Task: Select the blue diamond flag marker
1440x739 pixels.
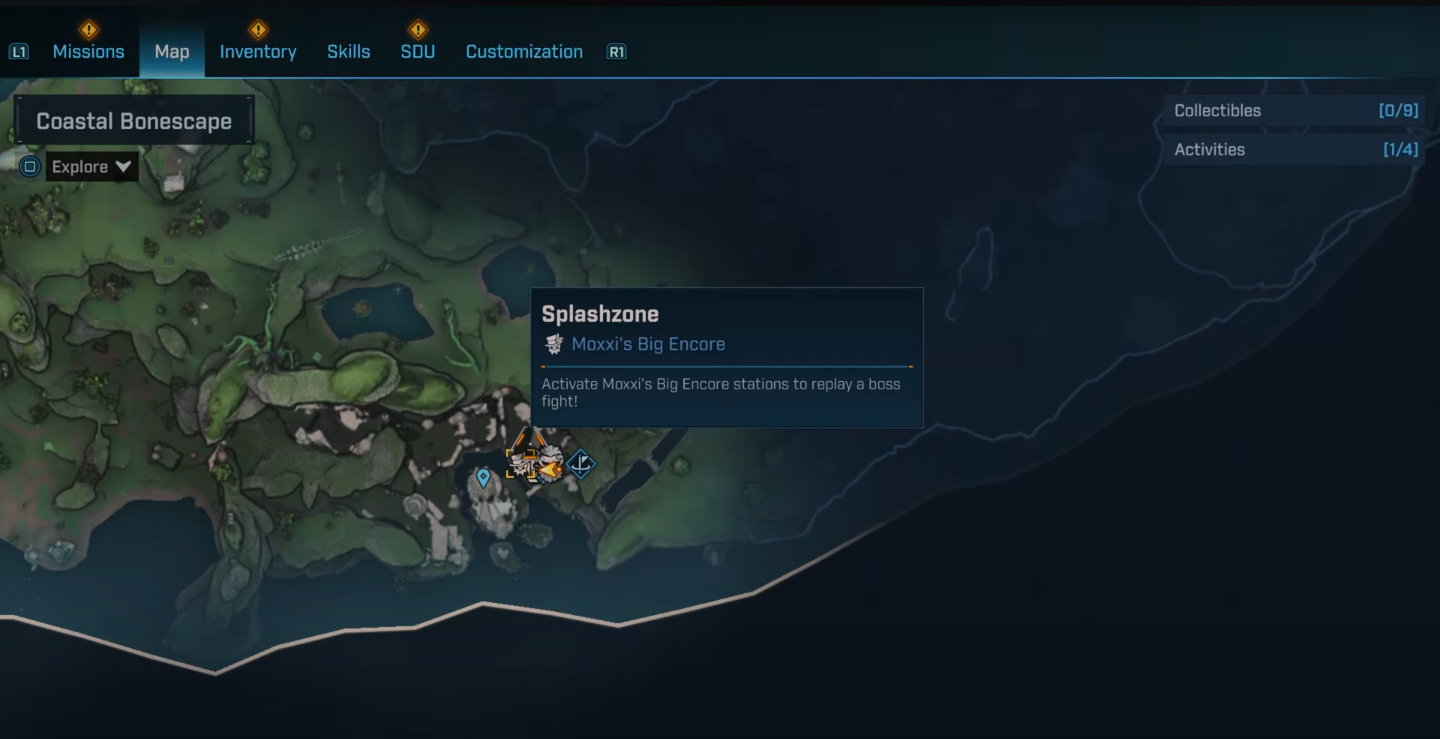Action: pos(581,464)
